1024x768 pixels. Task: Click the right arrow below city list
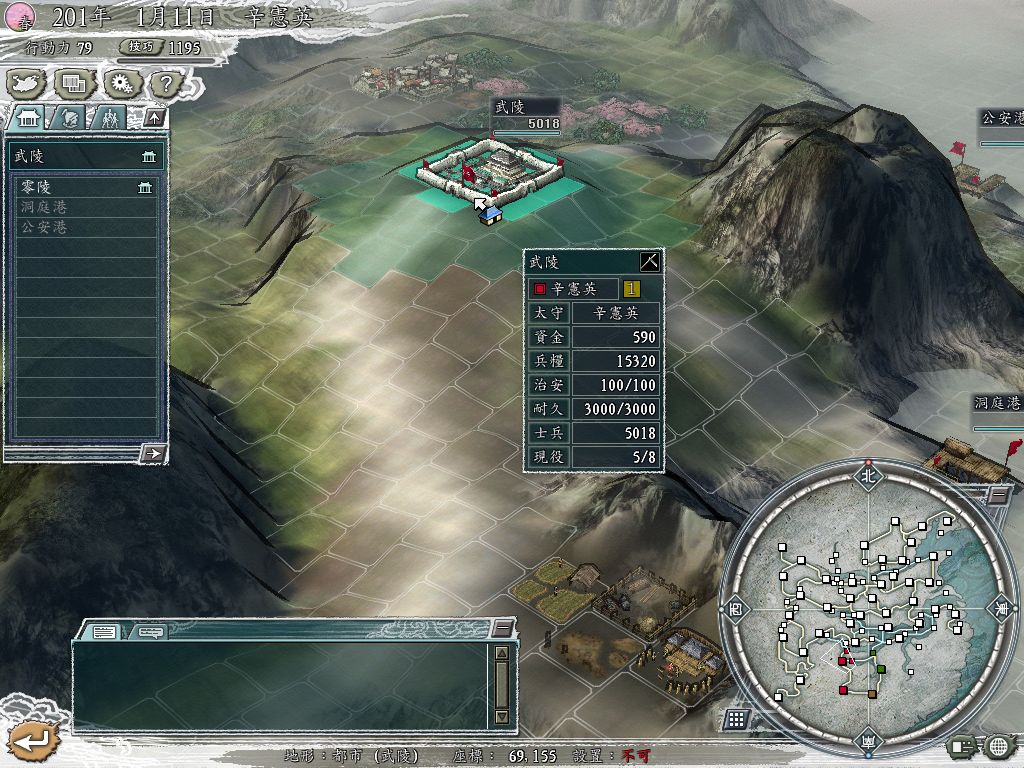pyautogui.click(x=153, y=453)
